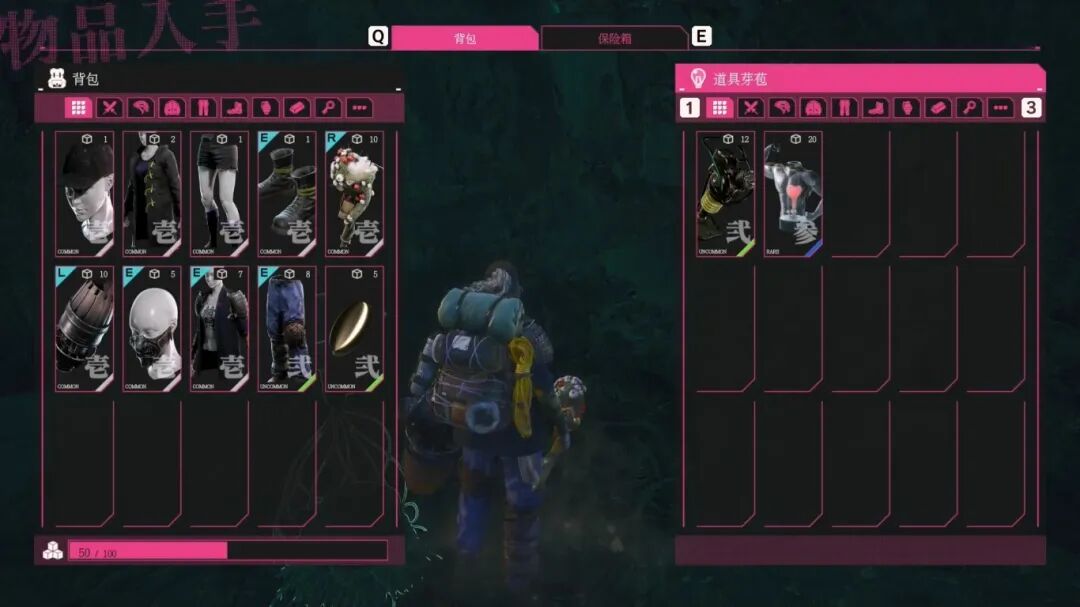Screen dimensions: 1080x607
Task: Choose the equipped black face mask
Action: (152, 328)
